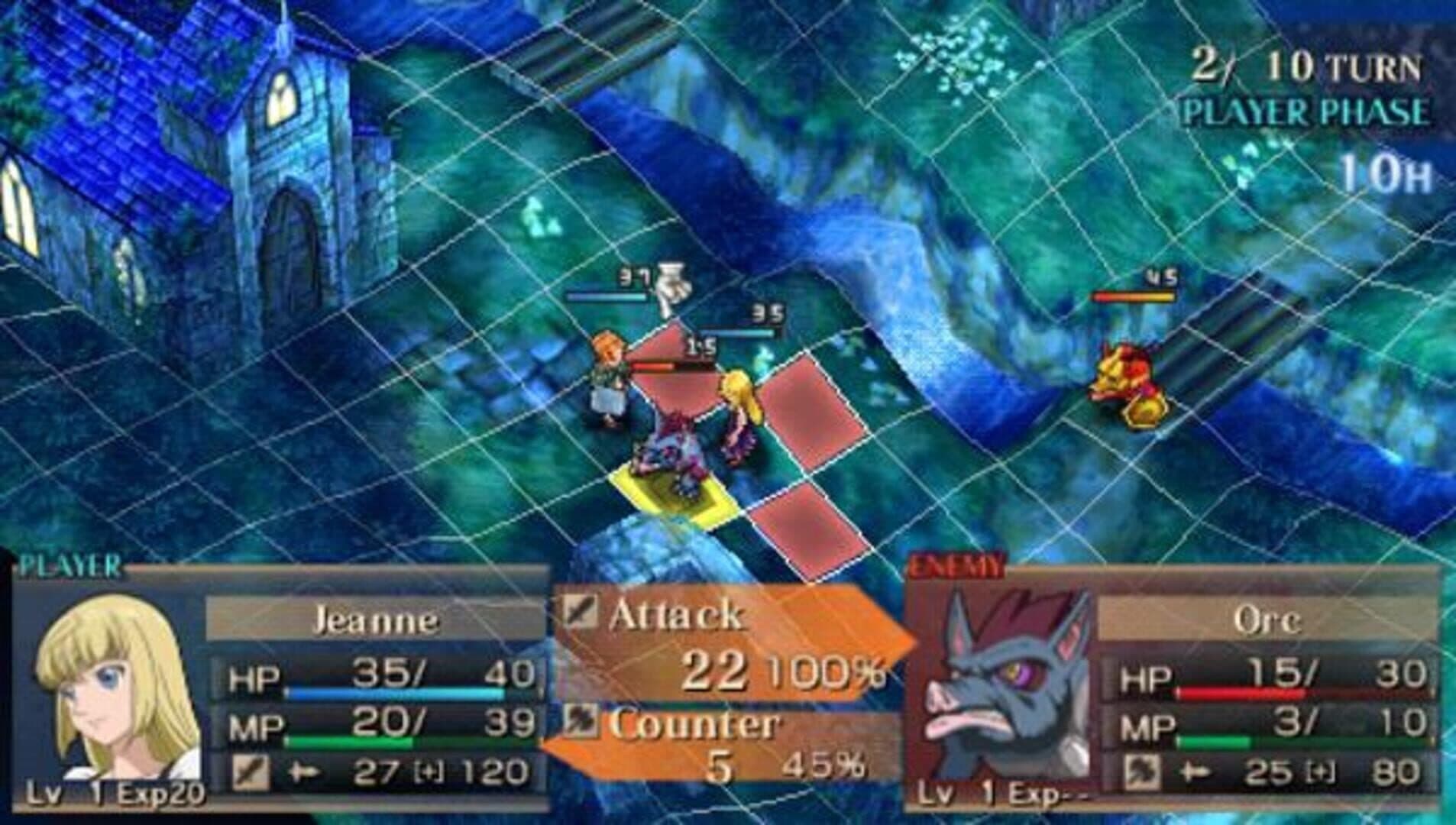The image size is (1456, 825).
Task: Click the Orc's axe weapon icon
Action: pos(1141,772)
